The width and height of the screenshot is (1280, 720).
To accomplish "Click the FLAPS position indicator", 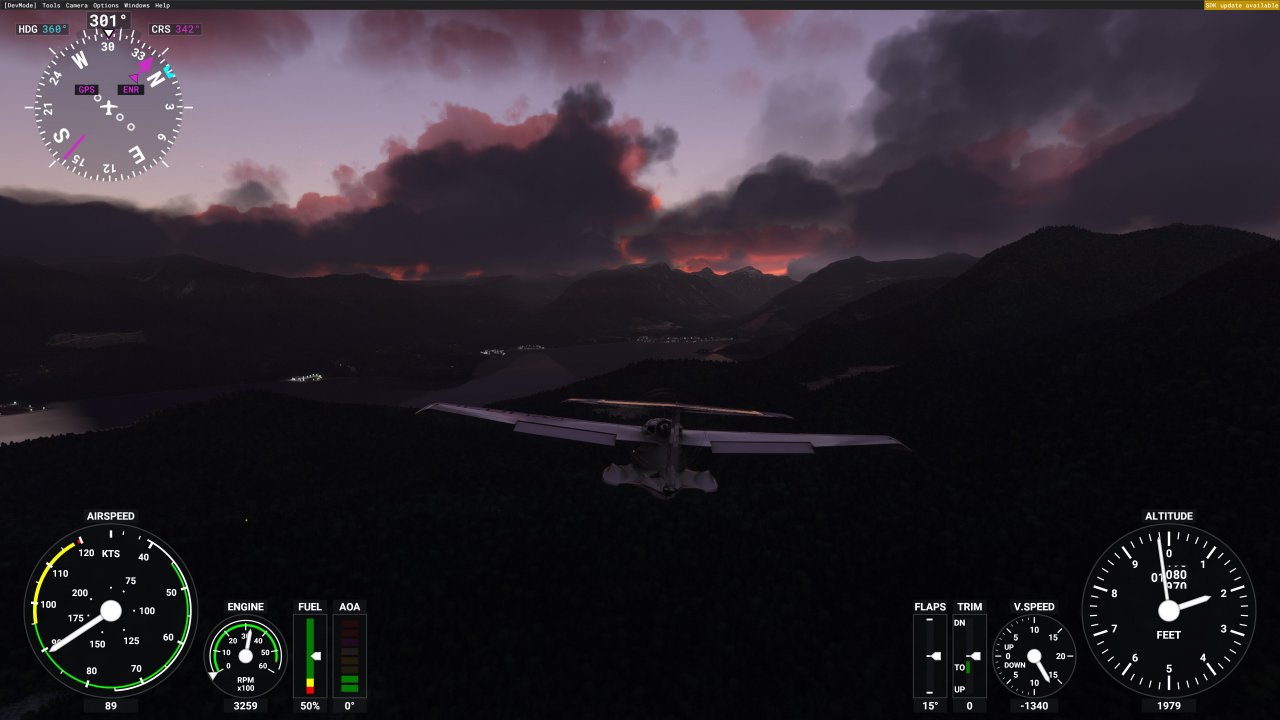I will coord(929,658).
